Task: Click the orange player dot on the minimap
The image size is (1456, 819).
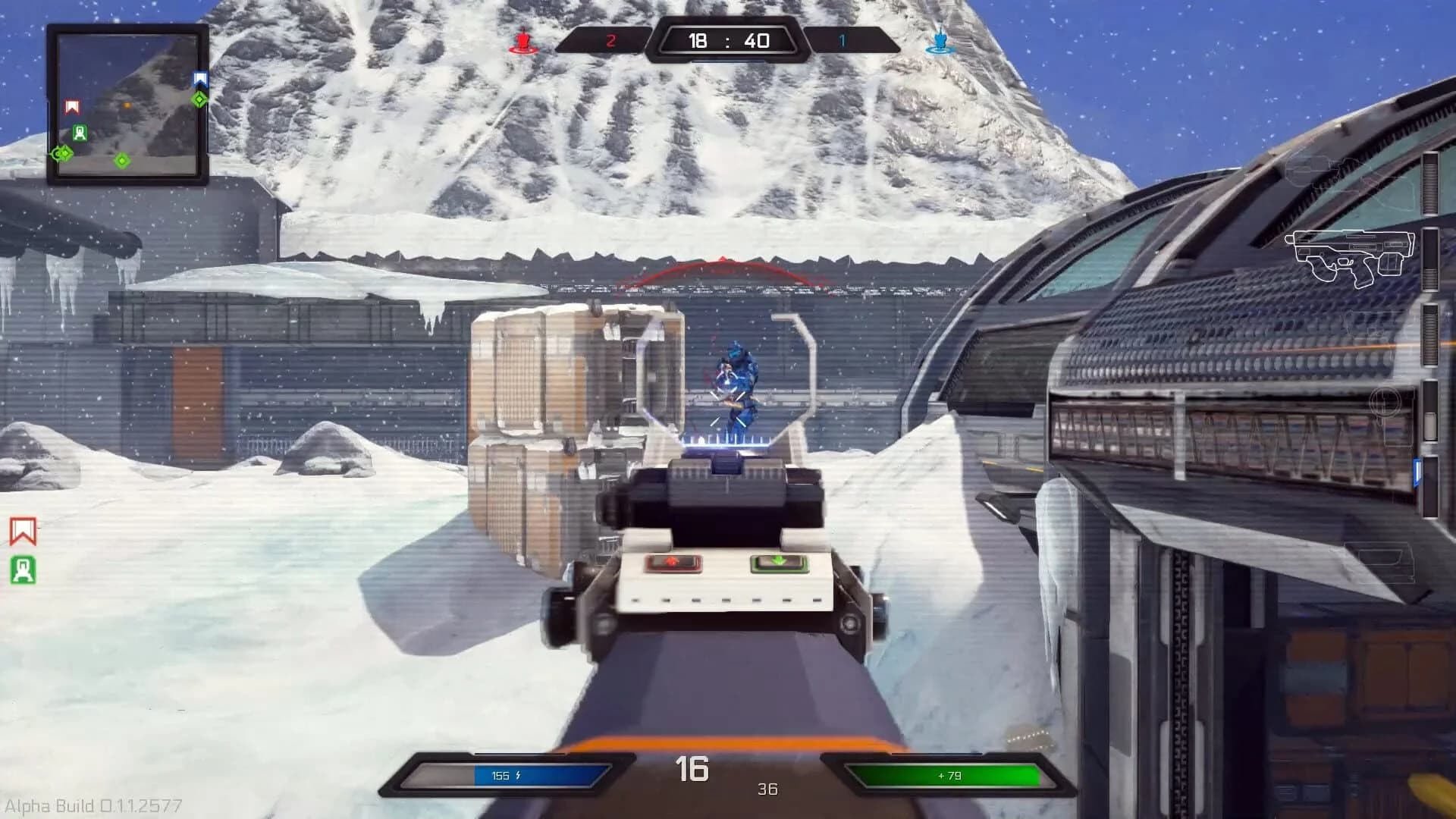Action: [x=127, y=105]
